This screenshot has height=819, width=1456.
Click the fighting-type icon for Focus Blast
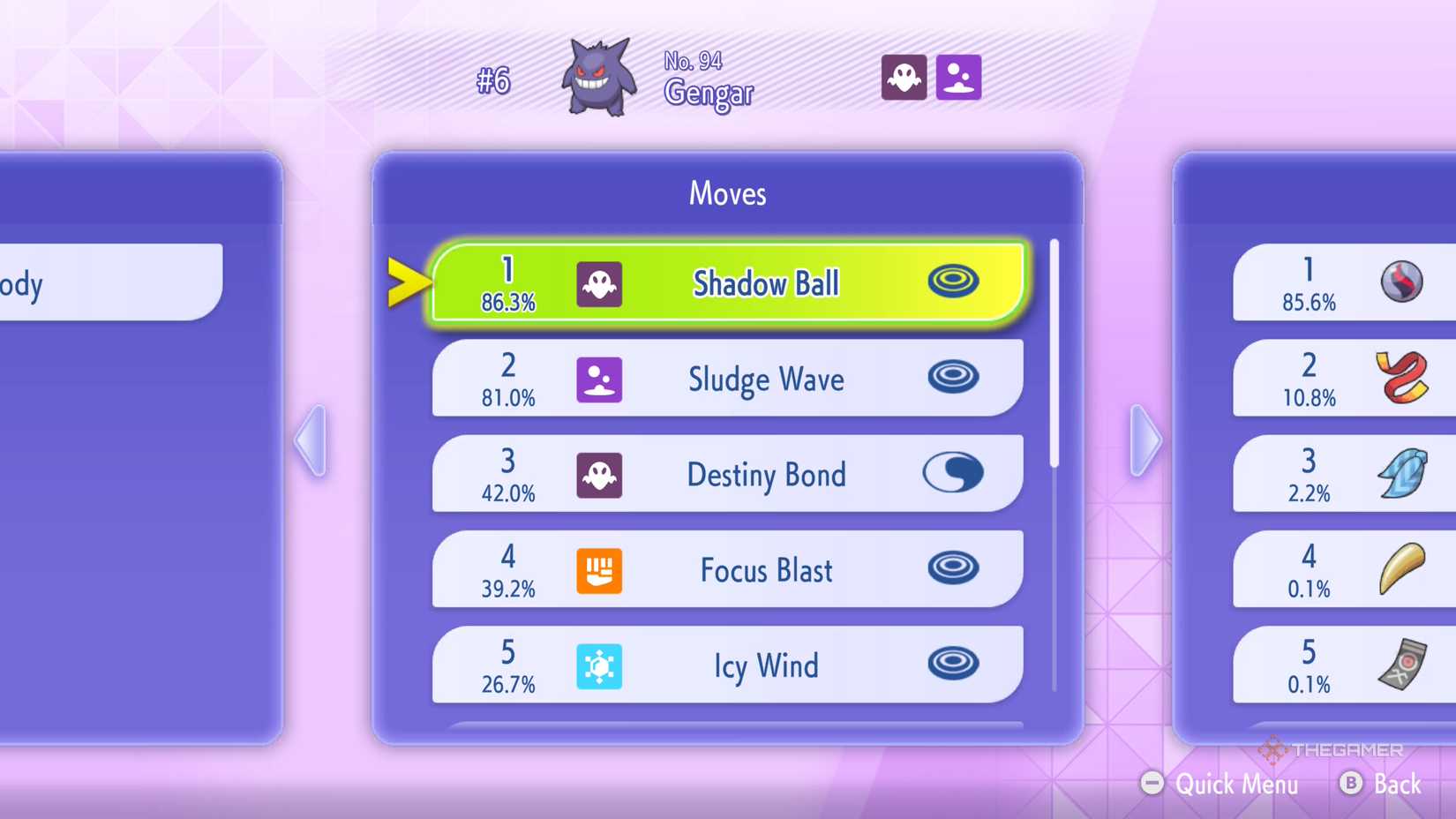click(x=600, y=571)
